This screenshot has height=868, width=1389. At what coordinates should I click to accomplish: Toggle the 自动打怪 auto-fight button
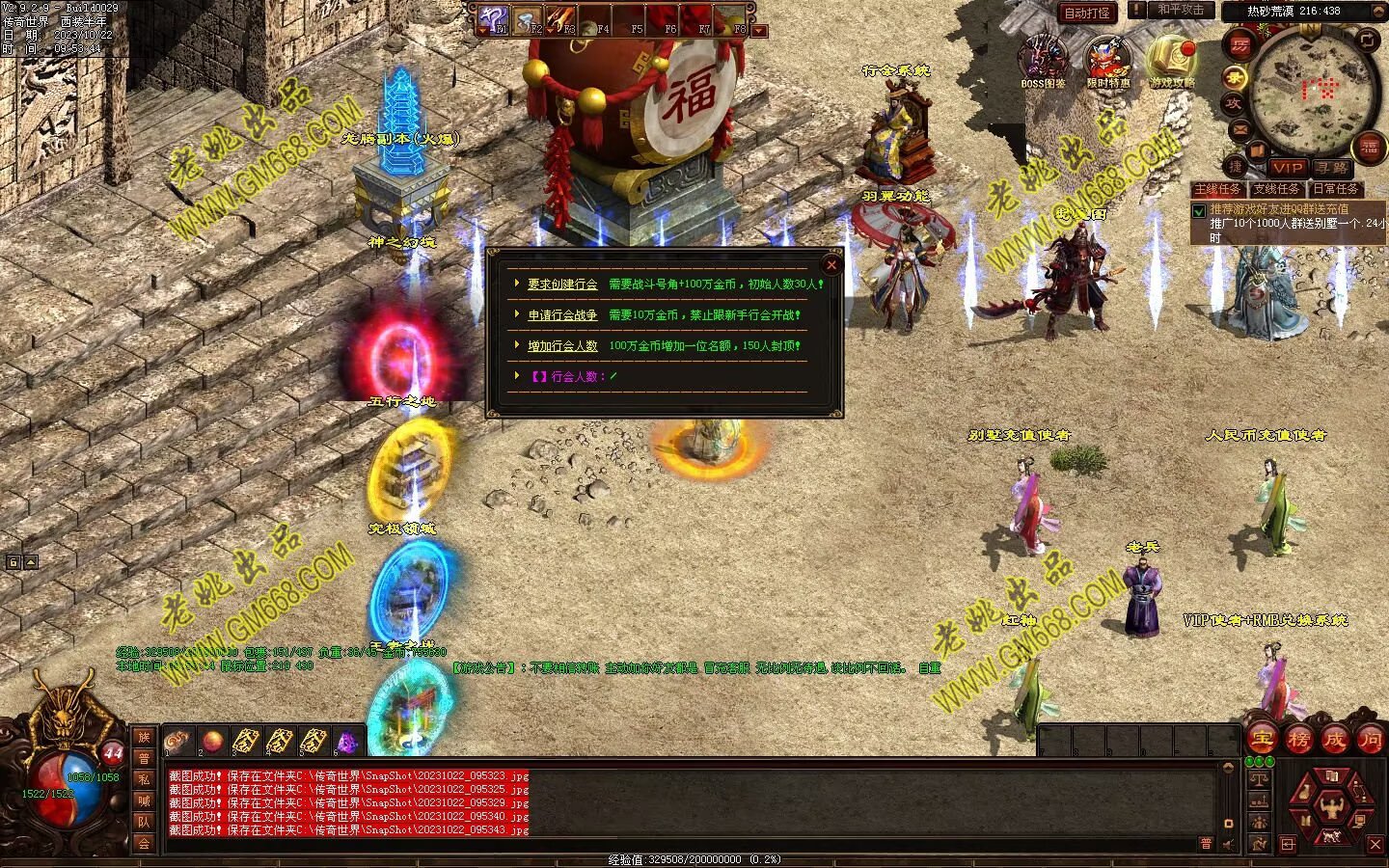[1086, 13]
